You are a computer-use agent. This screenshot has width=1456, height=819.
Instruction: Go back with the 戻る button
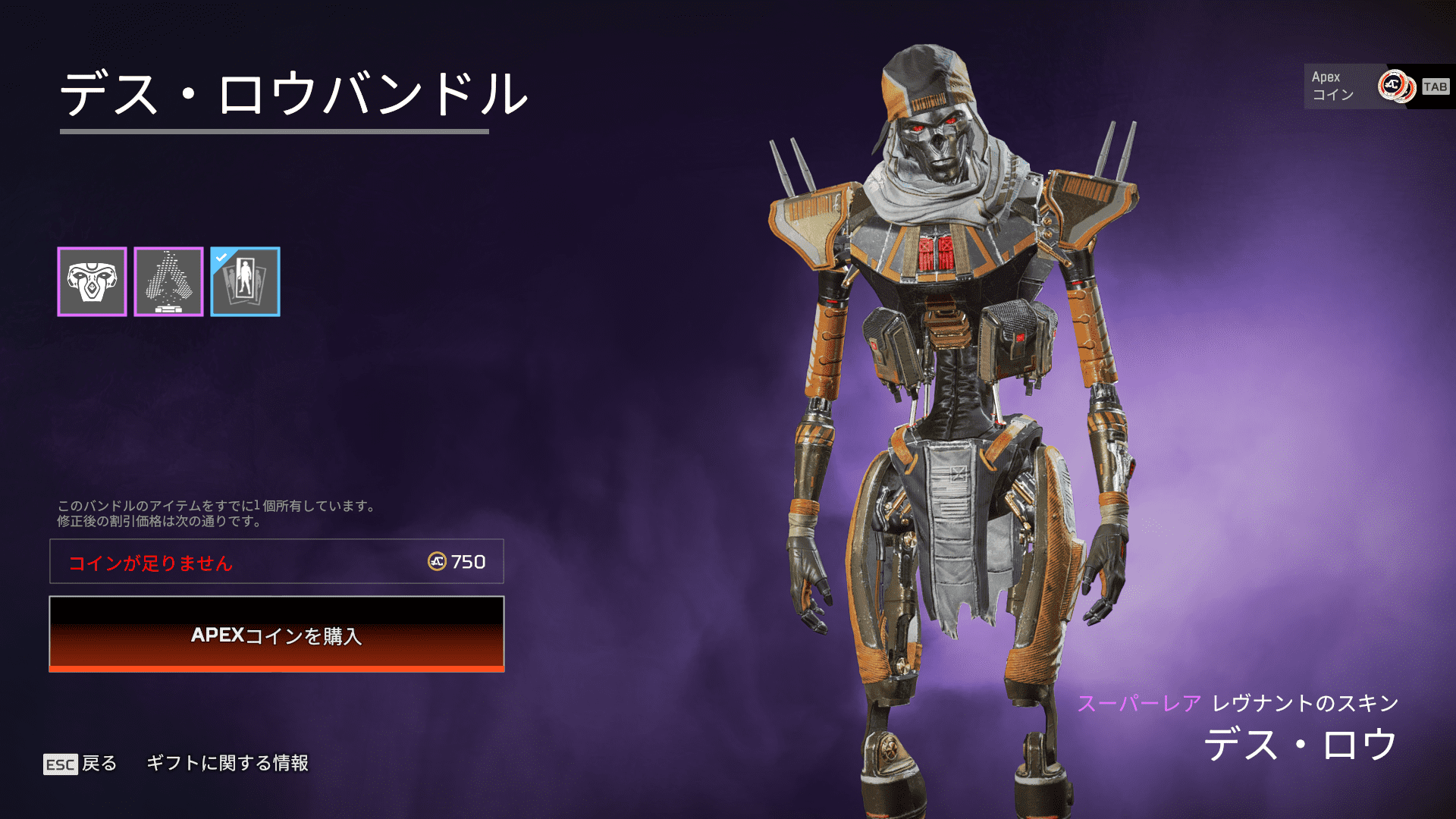click(x=81, y=764)
